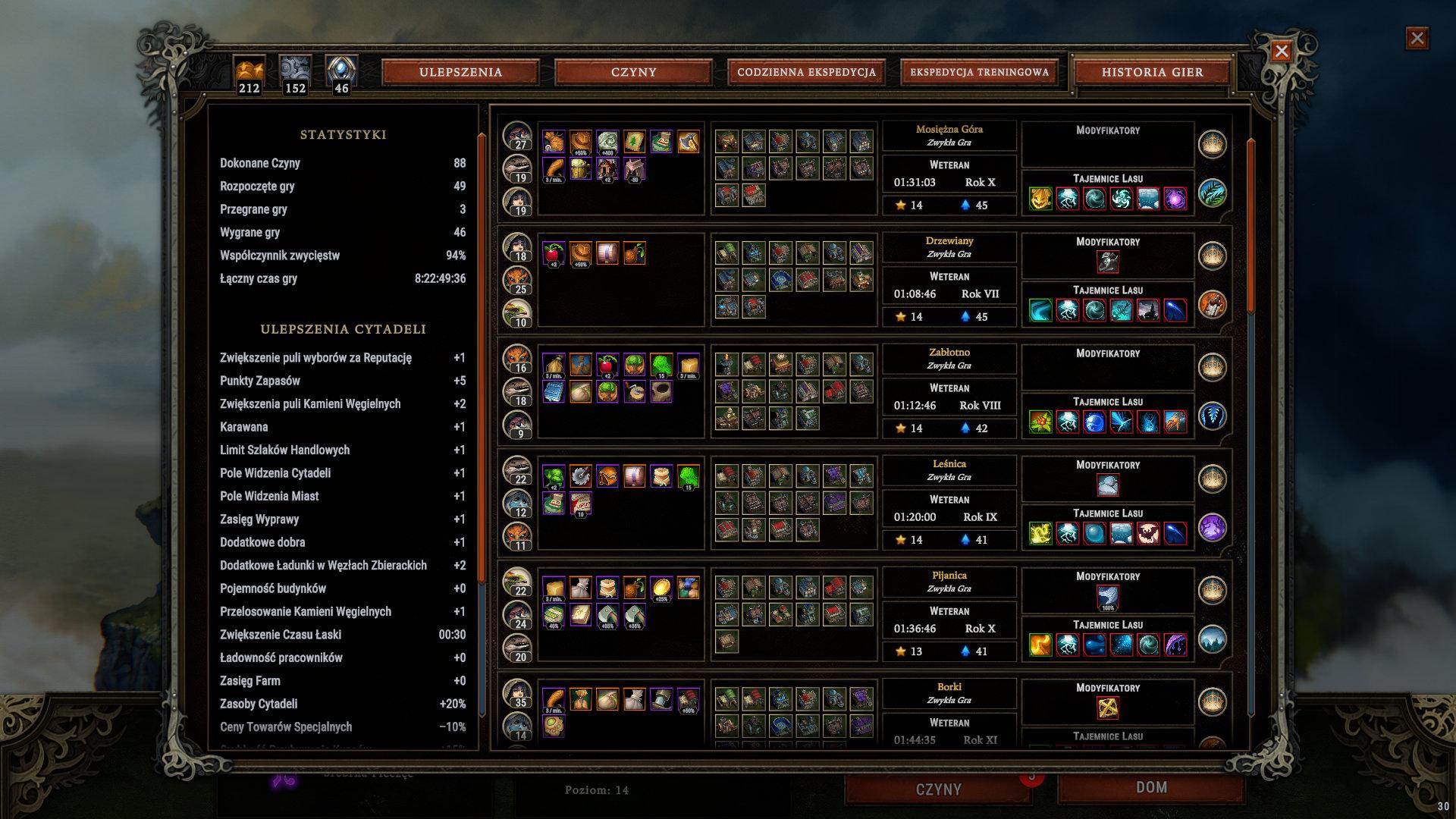The image size is (1456, 819).
Task: Click the dark outer X button
Action: [1417, 38]
